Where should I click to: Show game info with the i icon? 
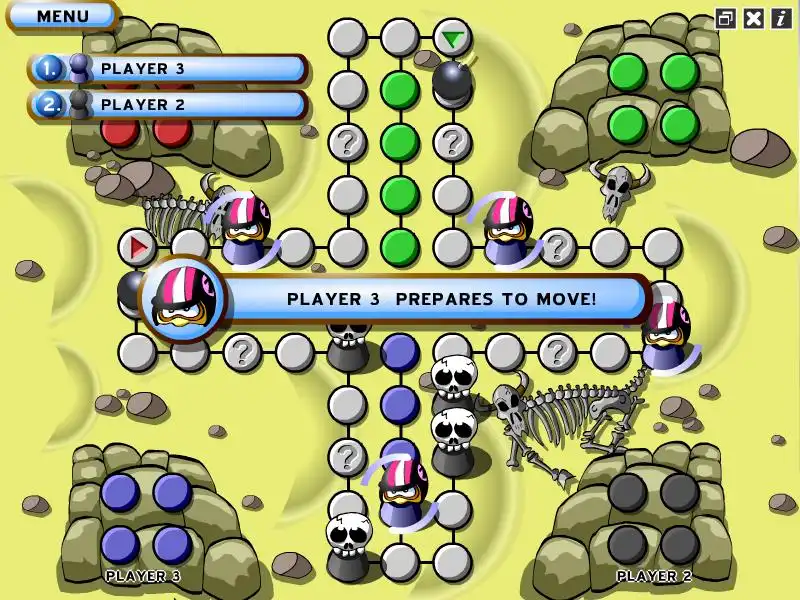point(780,17)
